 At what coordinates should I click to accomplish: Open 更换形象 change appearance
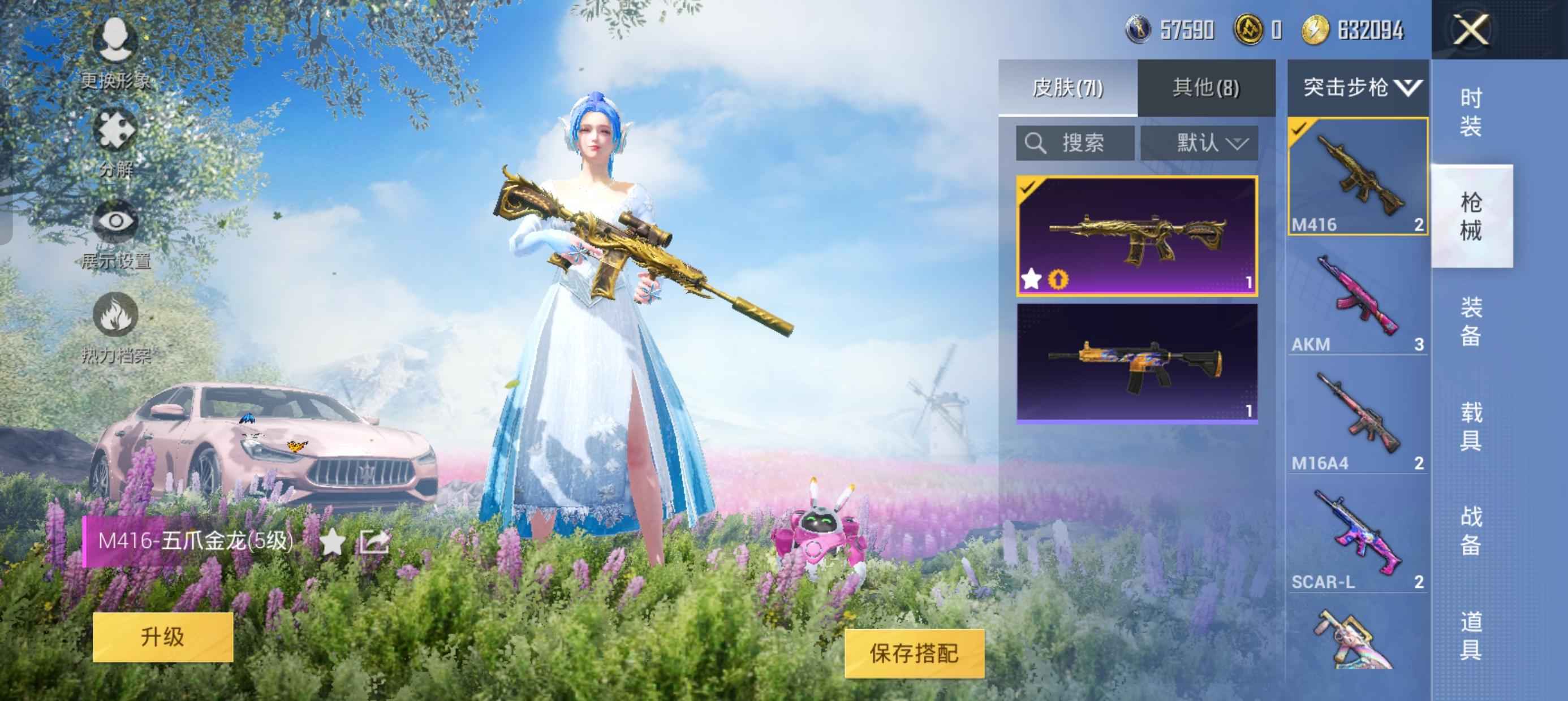115,51
